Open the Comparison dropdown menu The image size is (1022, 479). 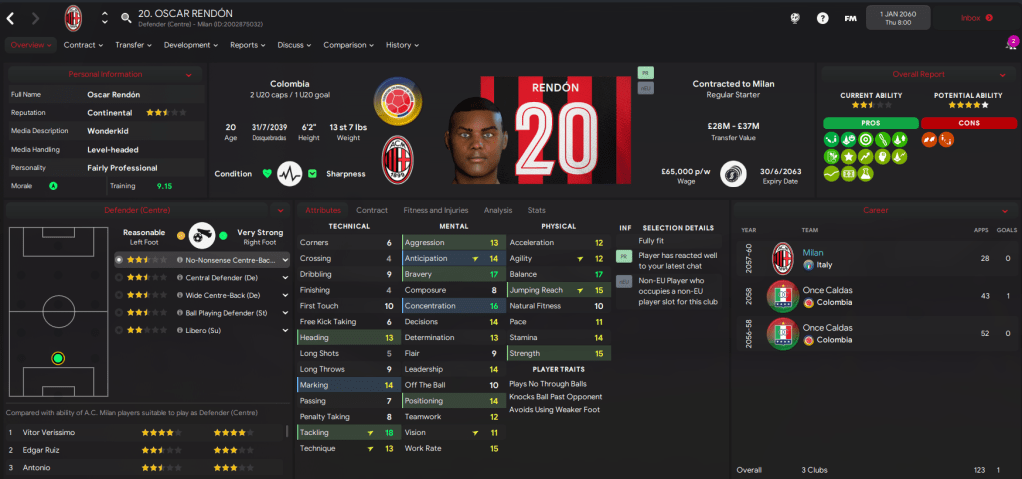coord(348,45)
